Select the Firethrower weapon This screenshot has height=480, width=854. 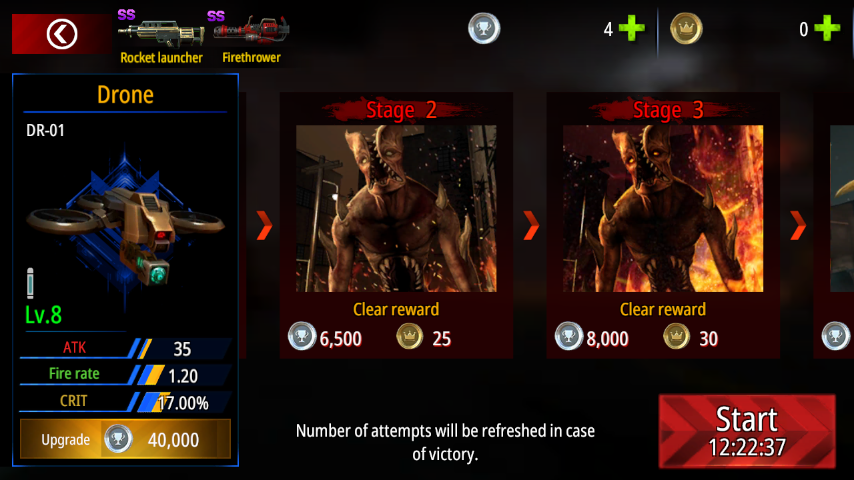(250, 36)
